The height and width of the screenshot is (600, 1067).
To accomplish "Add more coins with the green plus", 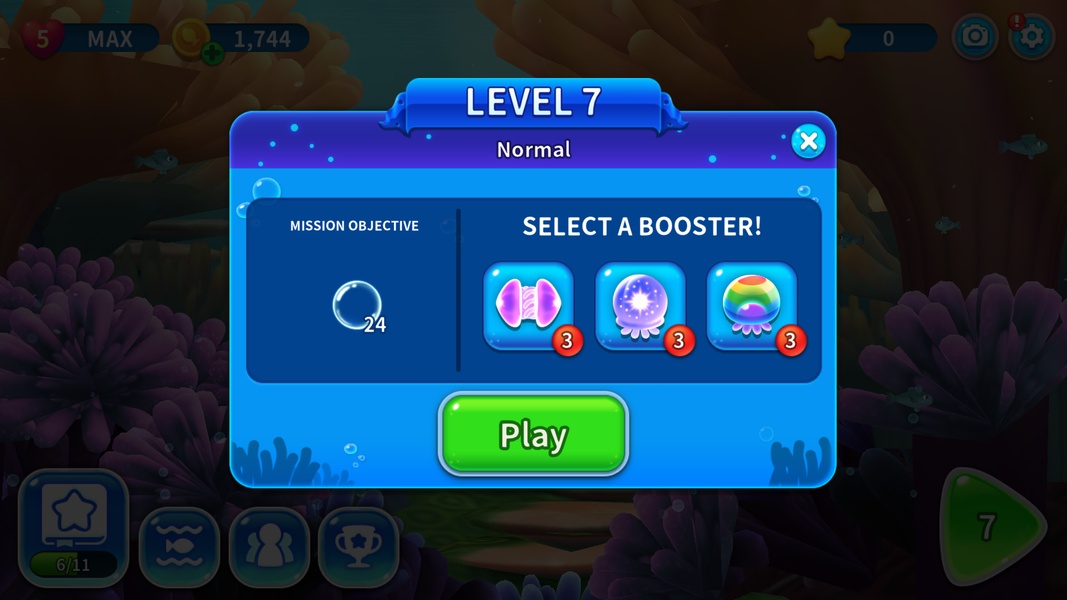I will point(212,53).
